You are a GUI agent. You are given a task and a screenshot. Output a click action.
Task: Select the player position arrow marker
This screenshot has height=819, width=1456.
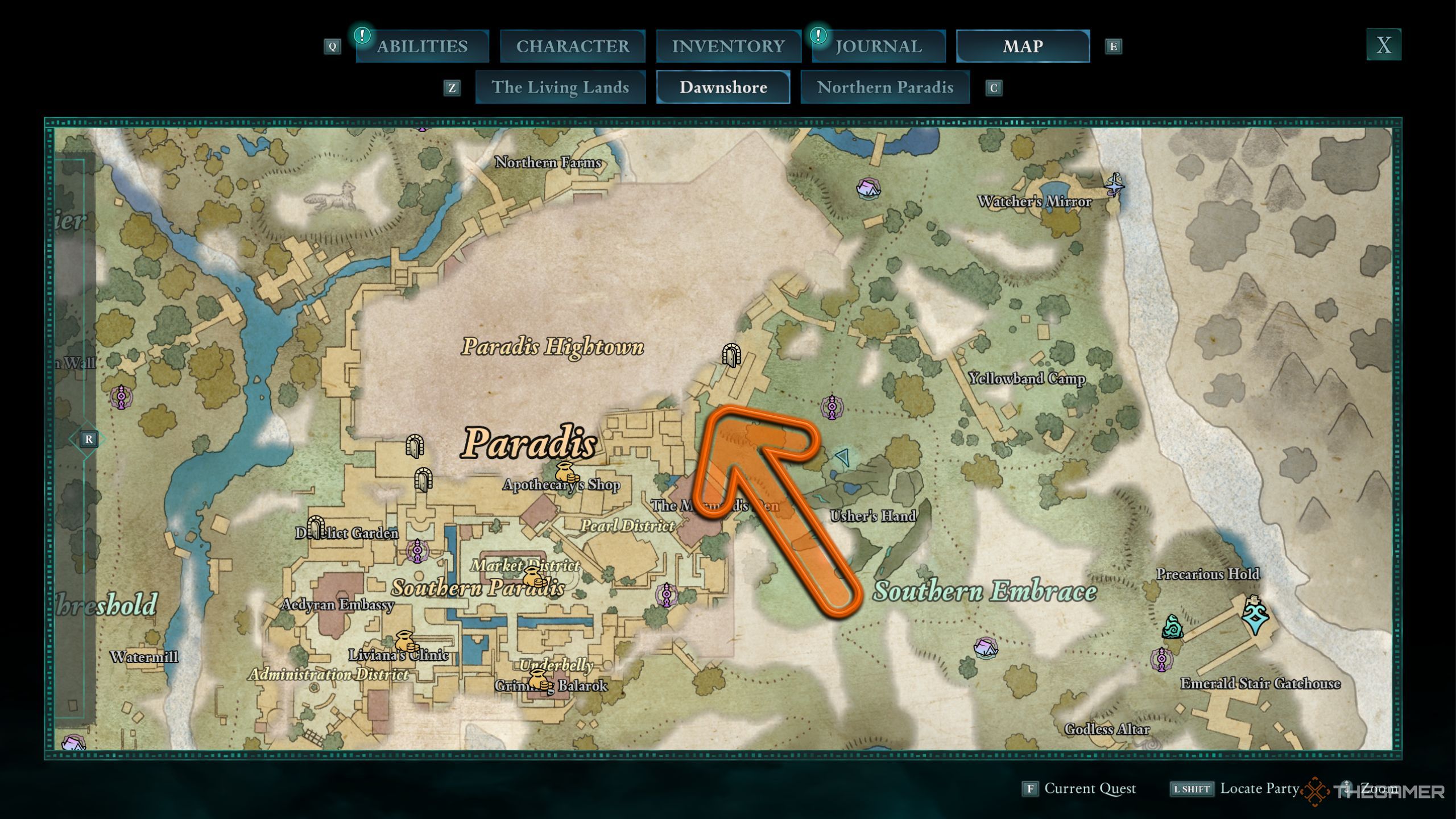(x=843, y=456)
